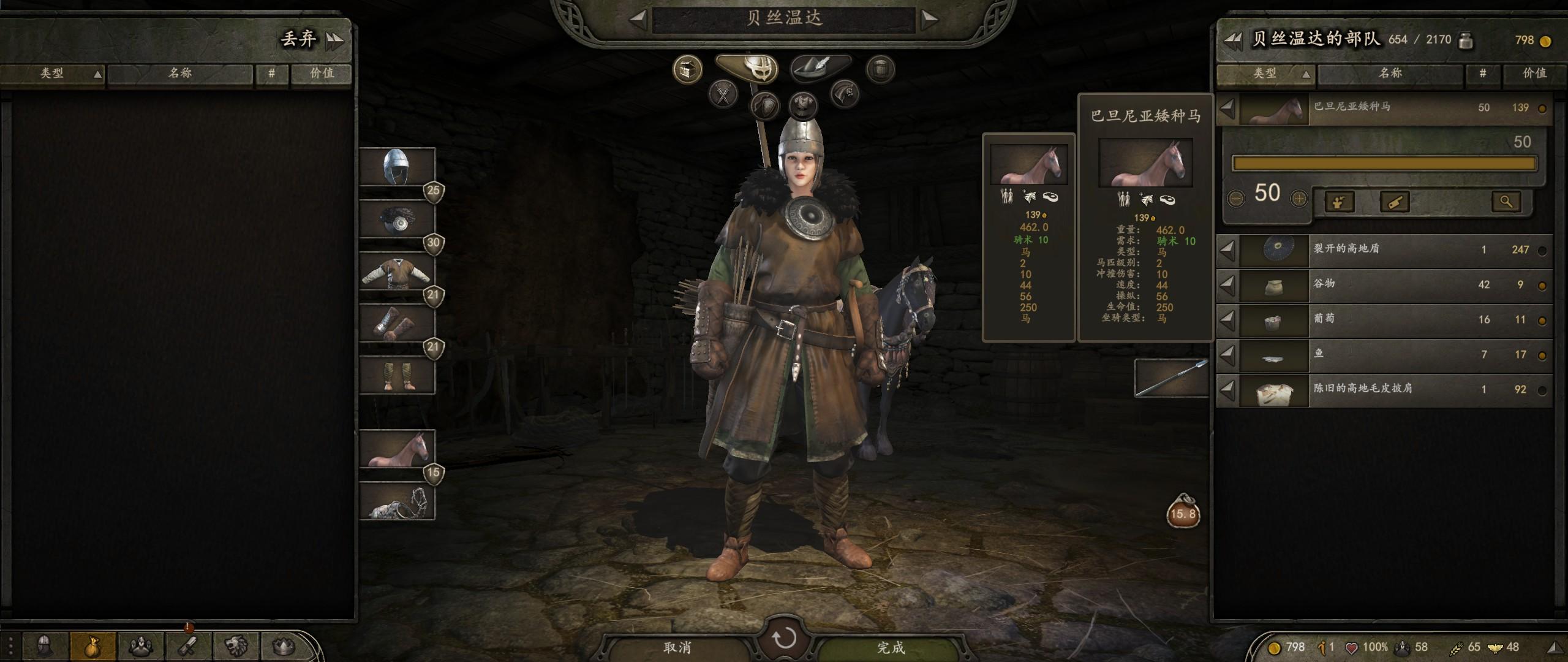Open the magnifying glass preview button
Viewport: 1568px width, 662px height.
[x=1506, y=201]
